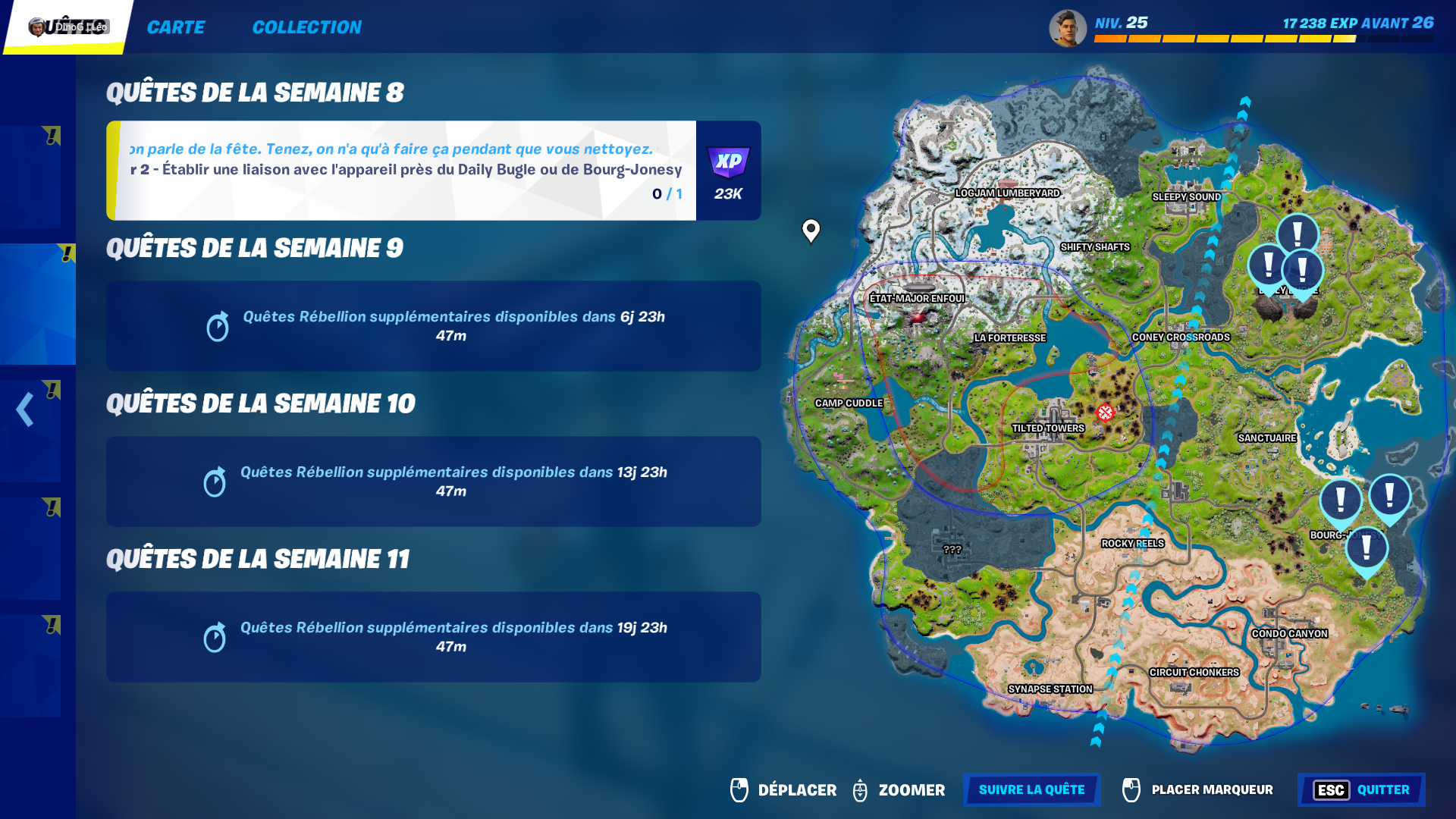Quit the map with the QUITTER button
Screen dimensions: 1456x819
click(1361, 789)
